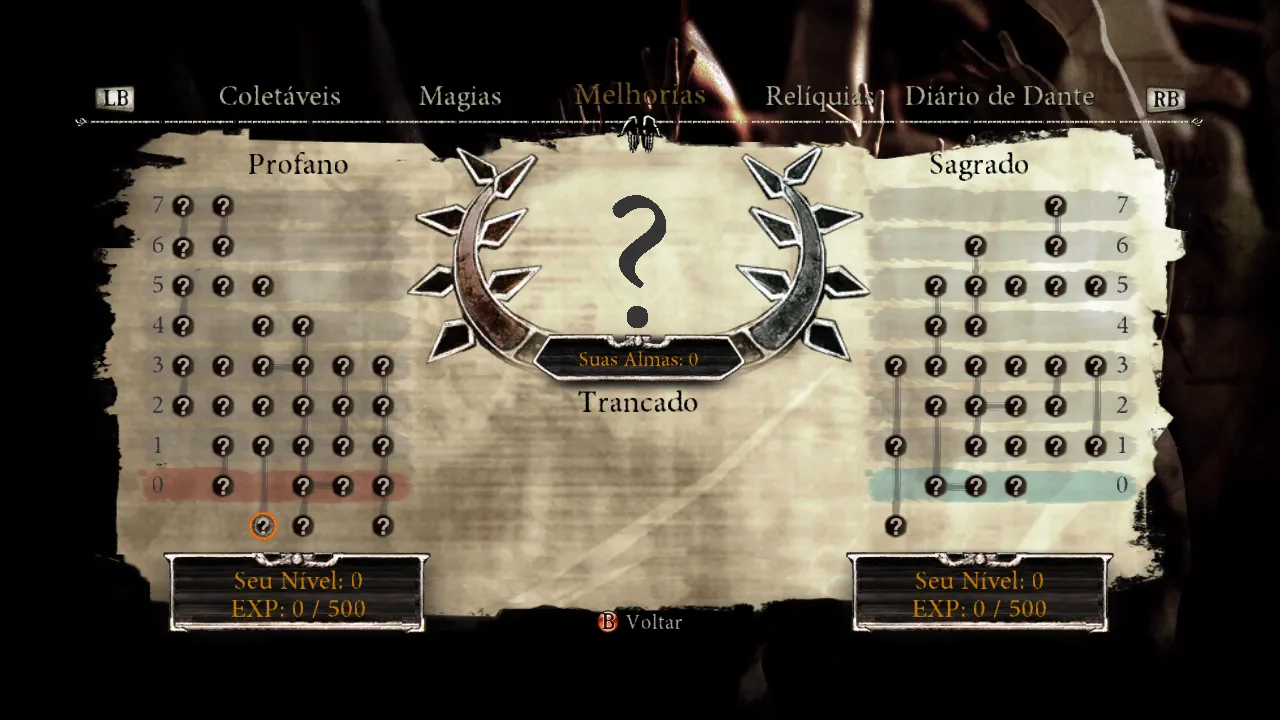Screen dimensions: 1280x720
Task: Select the lone Sagrado node beneath level 0
Action: tap(895, 526)
